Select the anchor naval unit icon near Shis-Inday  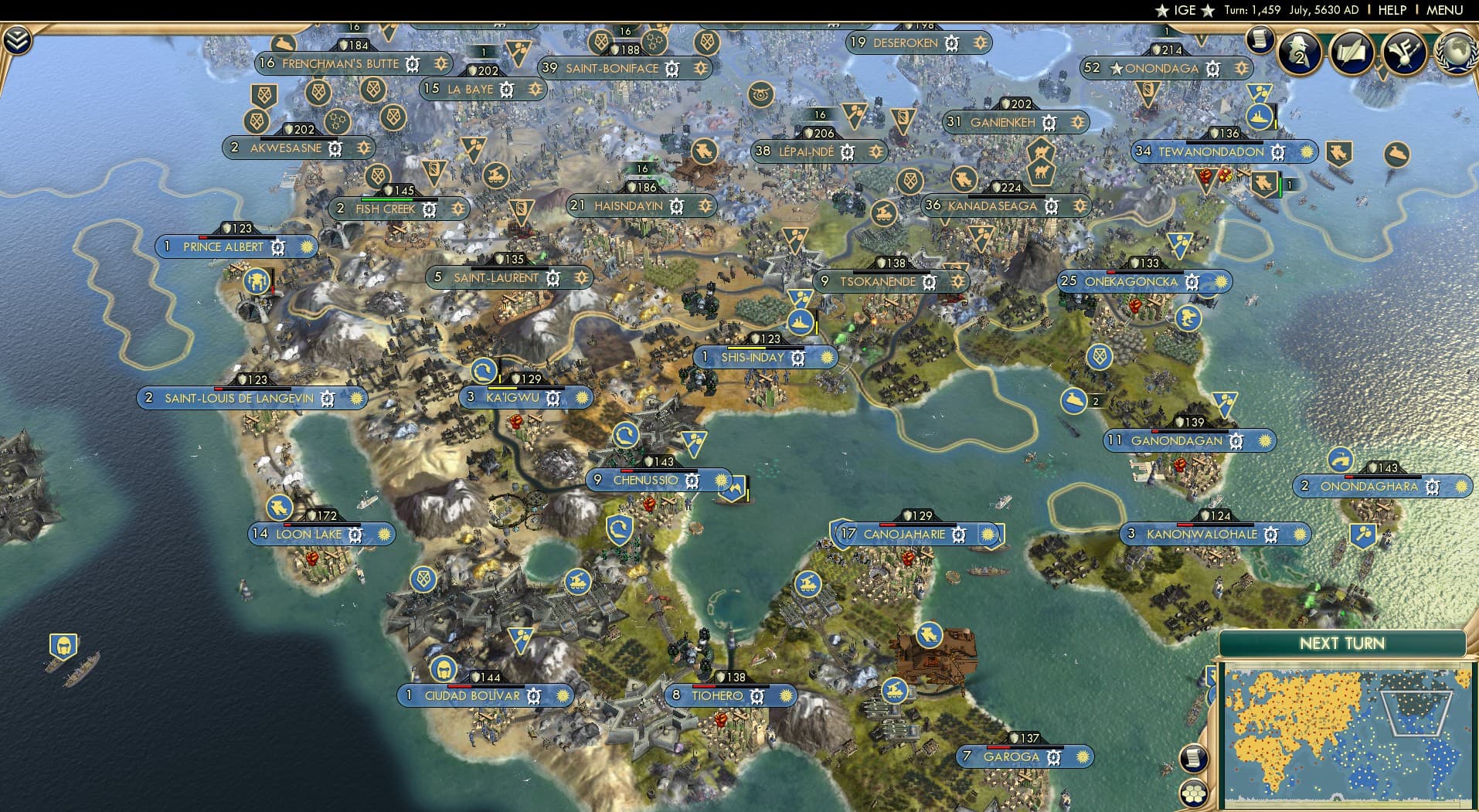(802, 324)
